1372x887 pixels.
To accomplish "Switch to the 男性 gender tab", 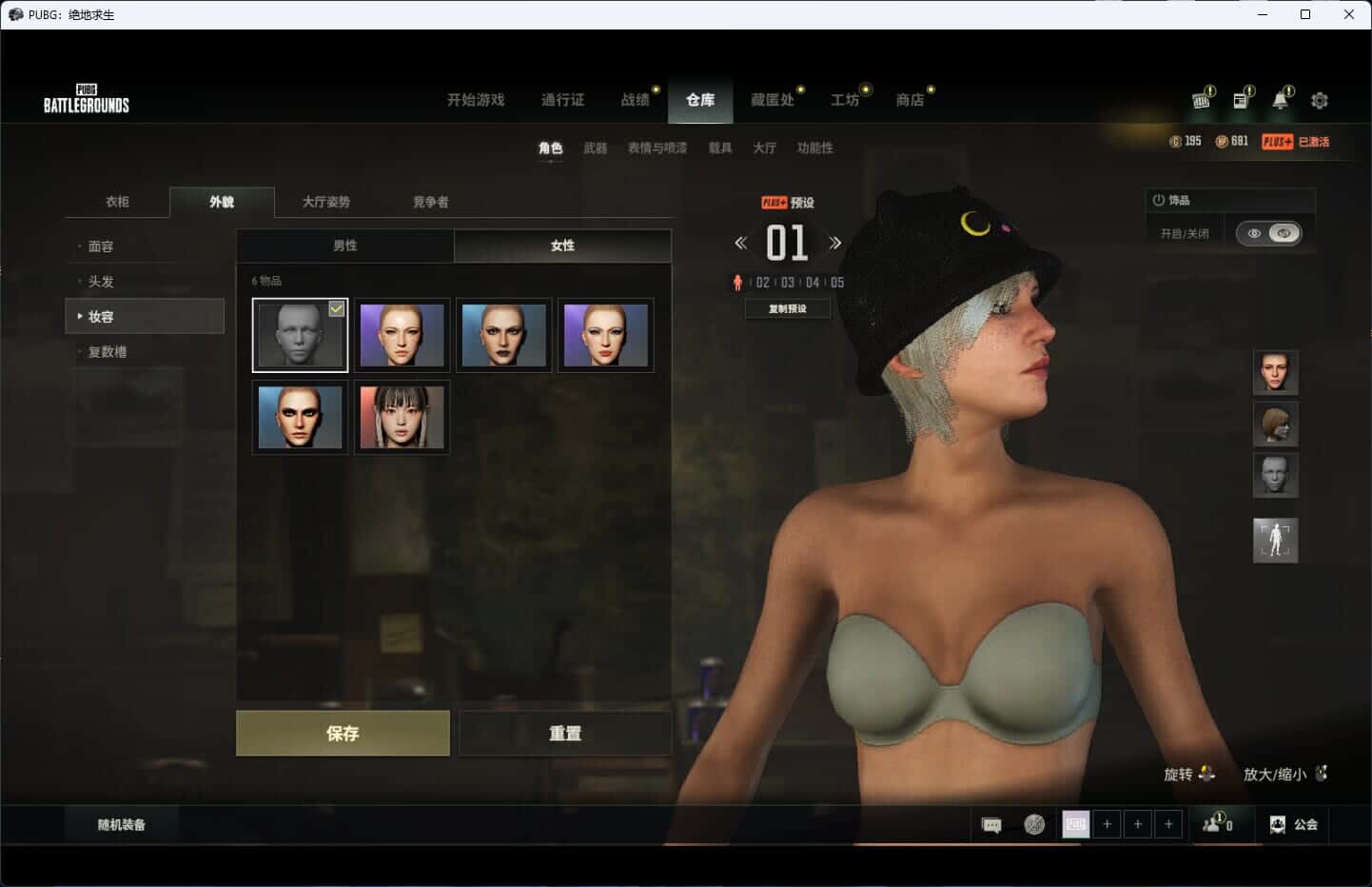I will (x=345, y=246).
